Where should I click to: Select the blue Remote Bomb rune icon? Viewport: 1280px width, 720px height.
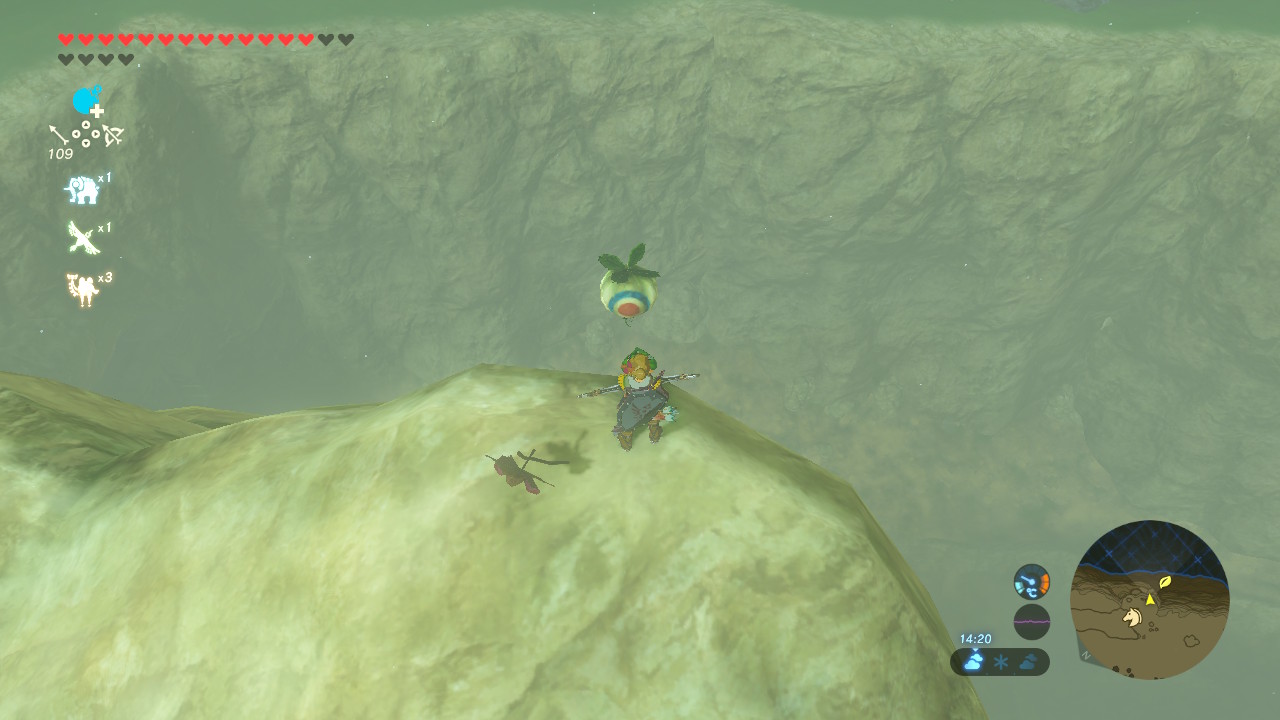[87, 101]
